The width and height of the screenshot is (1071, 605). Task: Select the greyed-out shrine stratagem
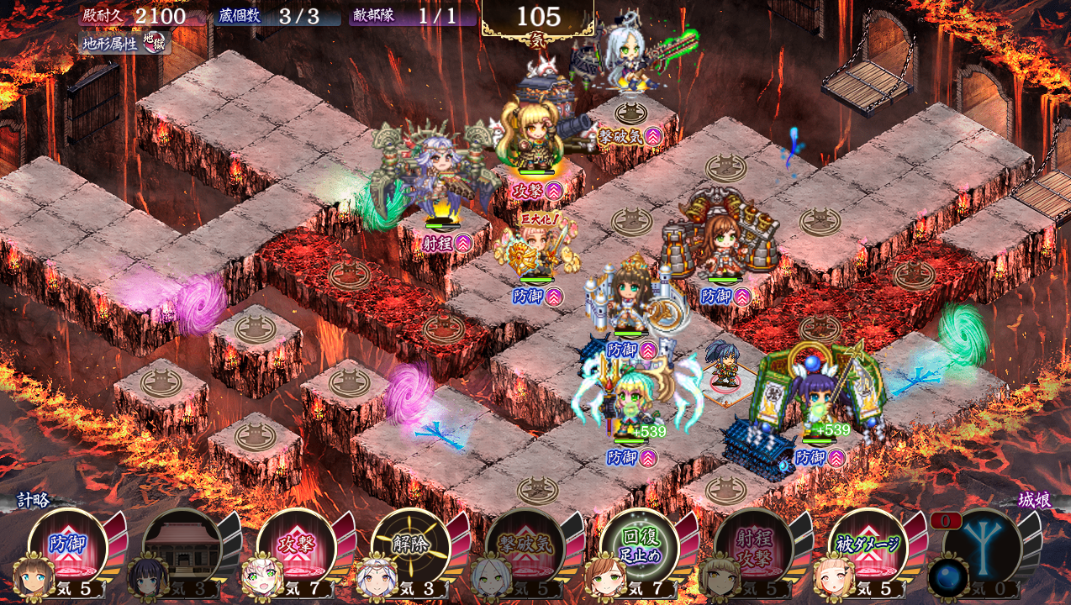tap(181, 546)
